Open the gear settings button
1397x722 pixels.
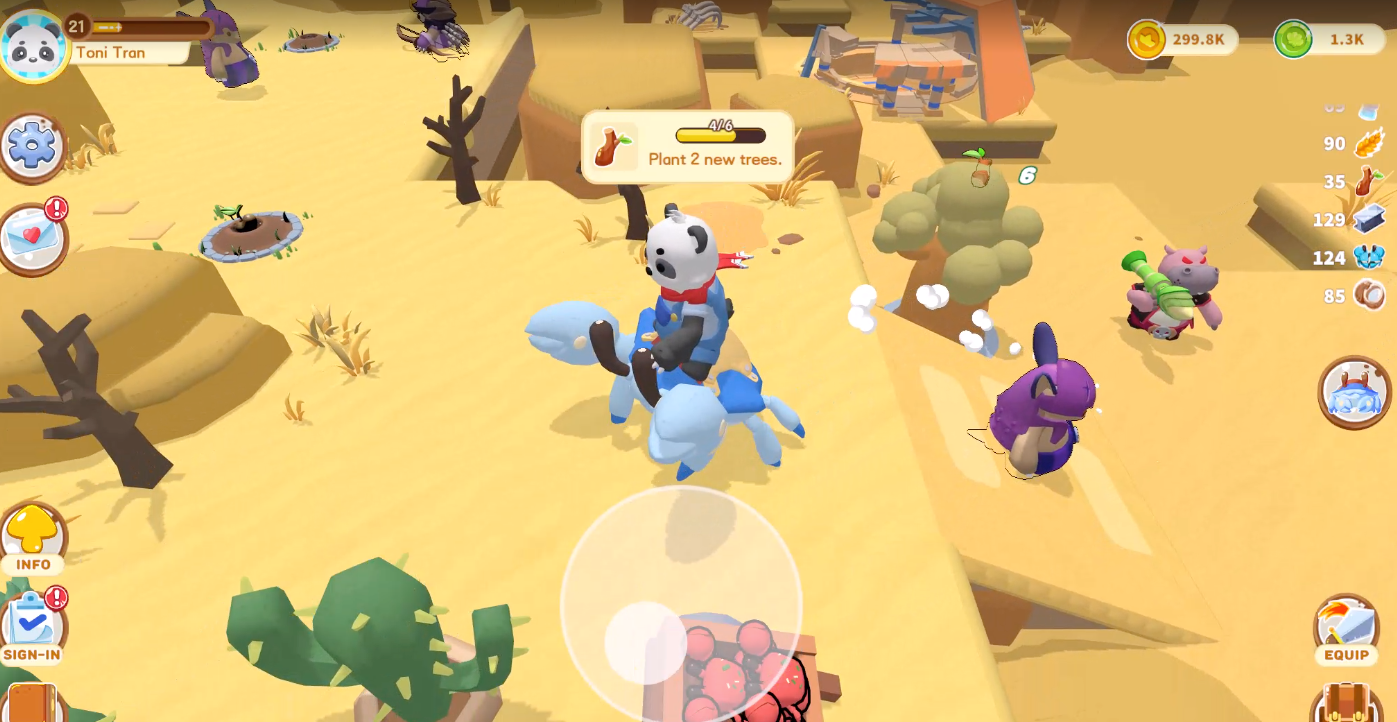pyautogui.click(x=33, y=147)
